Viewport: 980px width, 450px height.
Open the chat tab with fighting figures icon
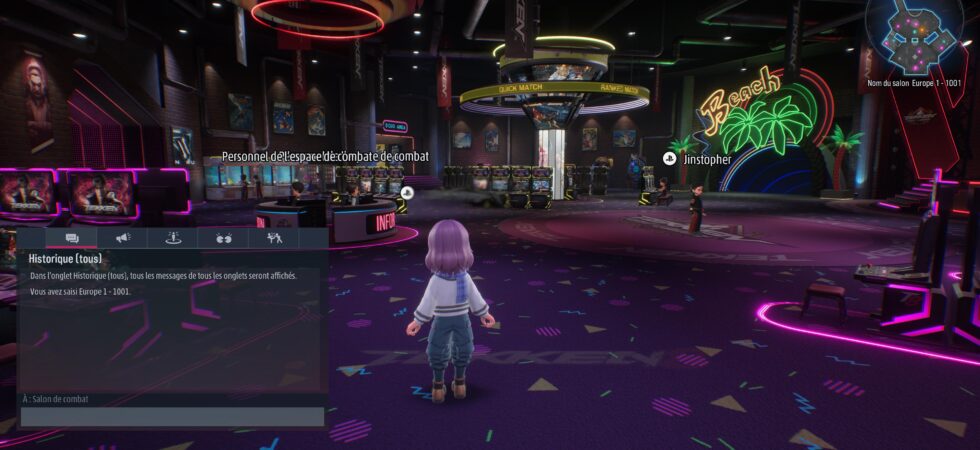pyautogui.click(x=273, y=238)
